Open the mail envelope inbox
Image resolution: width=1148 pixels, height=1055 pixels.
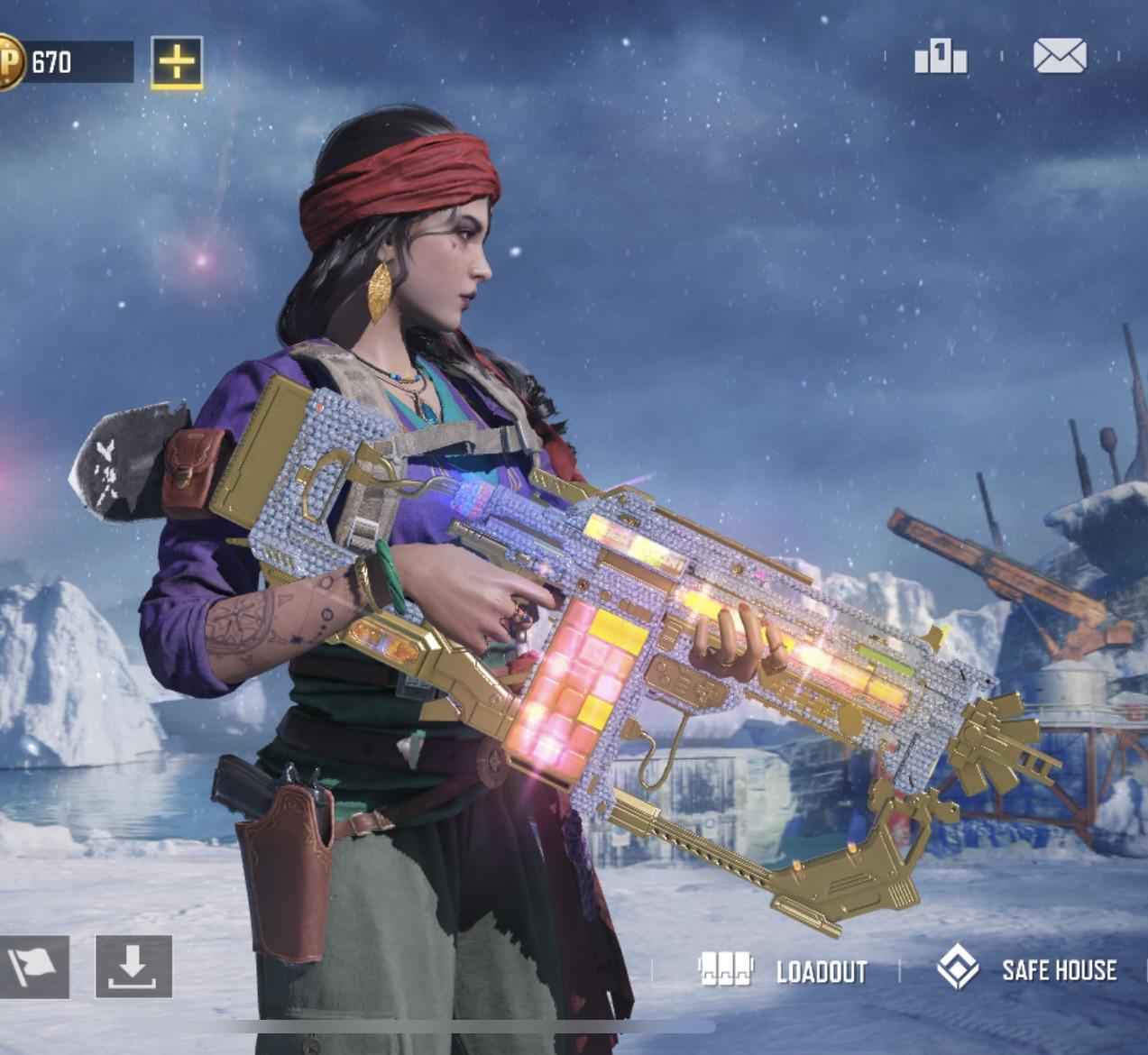click(x=1060, y=56)
